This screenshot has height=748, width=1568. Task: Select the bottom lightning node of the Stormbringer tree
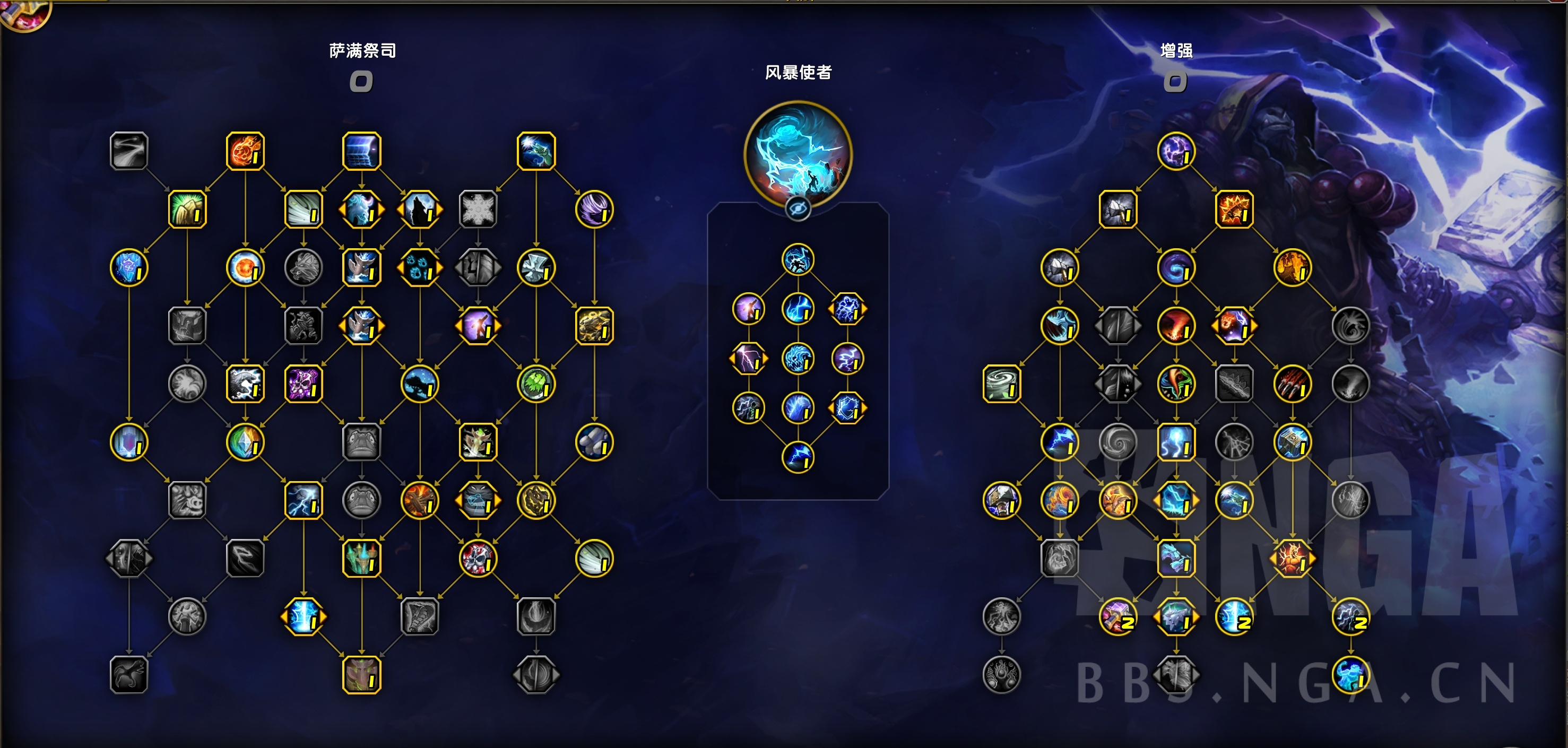(x=799, y=455)
